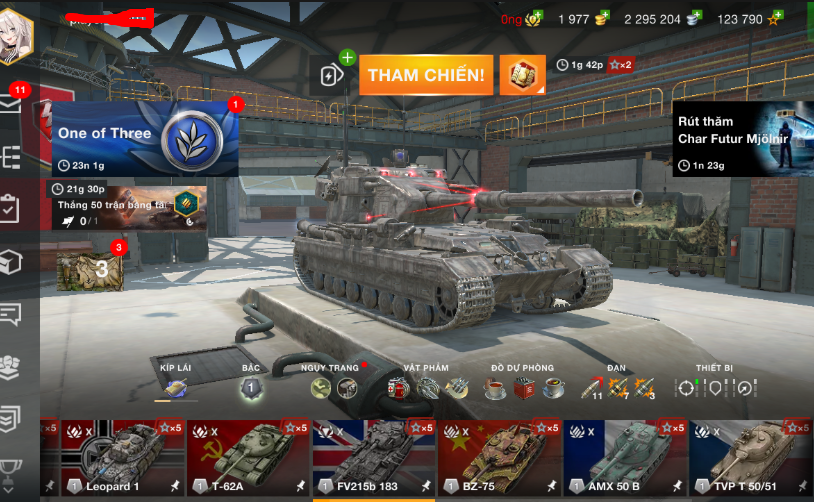Open the Rút thăm Char Futur Mjölnir banner
814x502 pixels.
tap(741, 139)
